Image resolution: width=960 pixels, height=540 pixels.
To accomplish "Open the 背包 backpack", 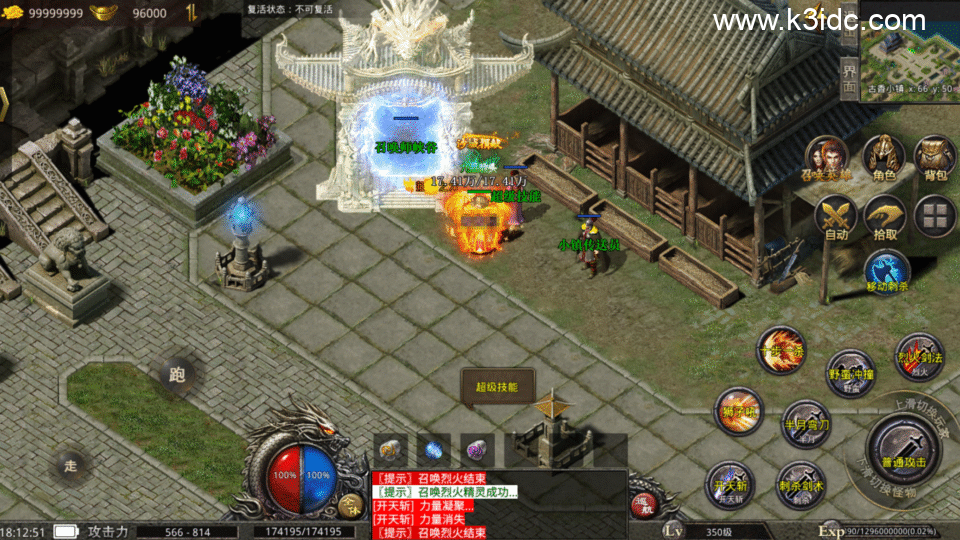I will 935,158.
